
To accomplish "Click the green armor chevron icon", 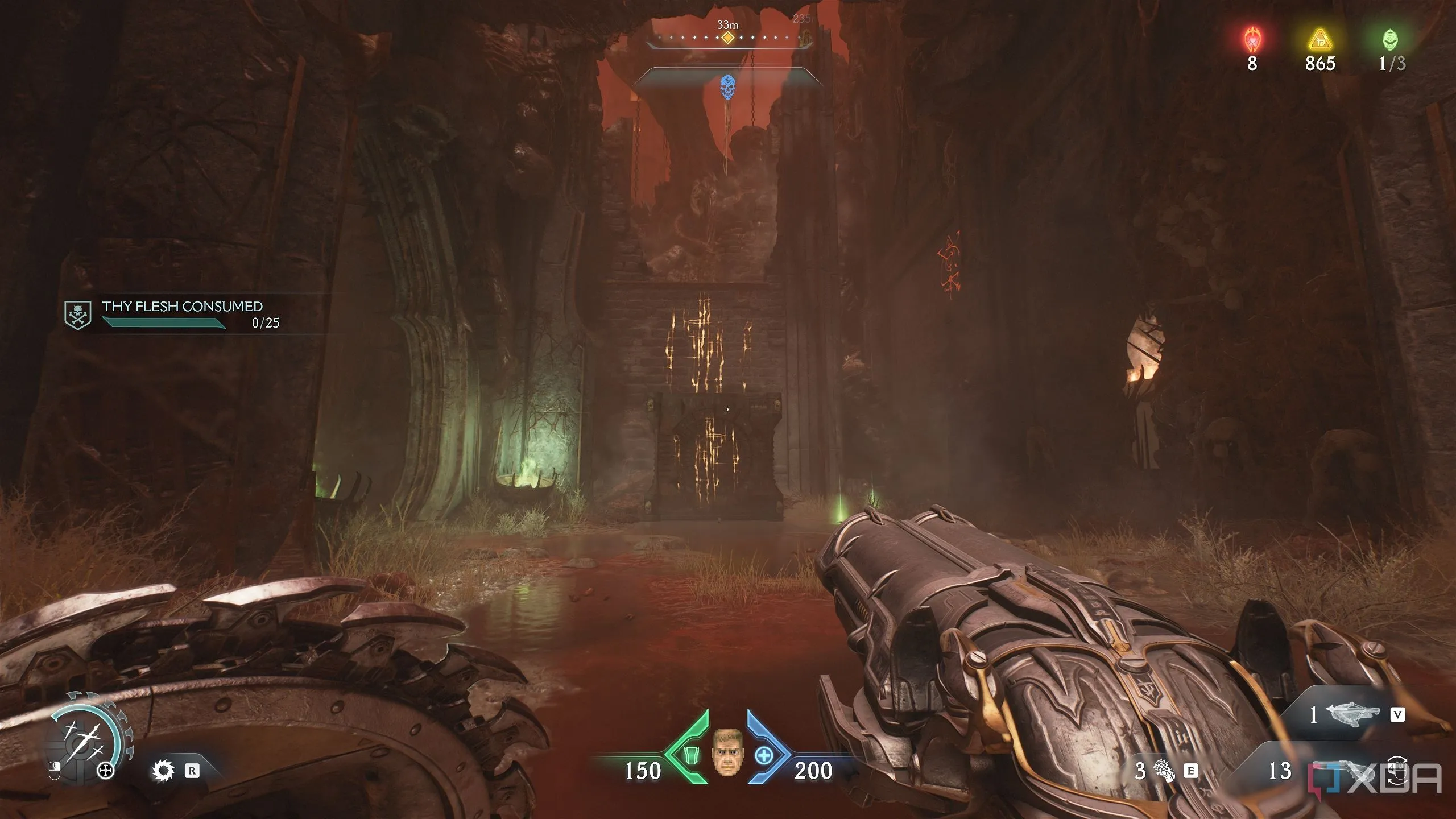I will pyautogui.click(x=689, y=755).
